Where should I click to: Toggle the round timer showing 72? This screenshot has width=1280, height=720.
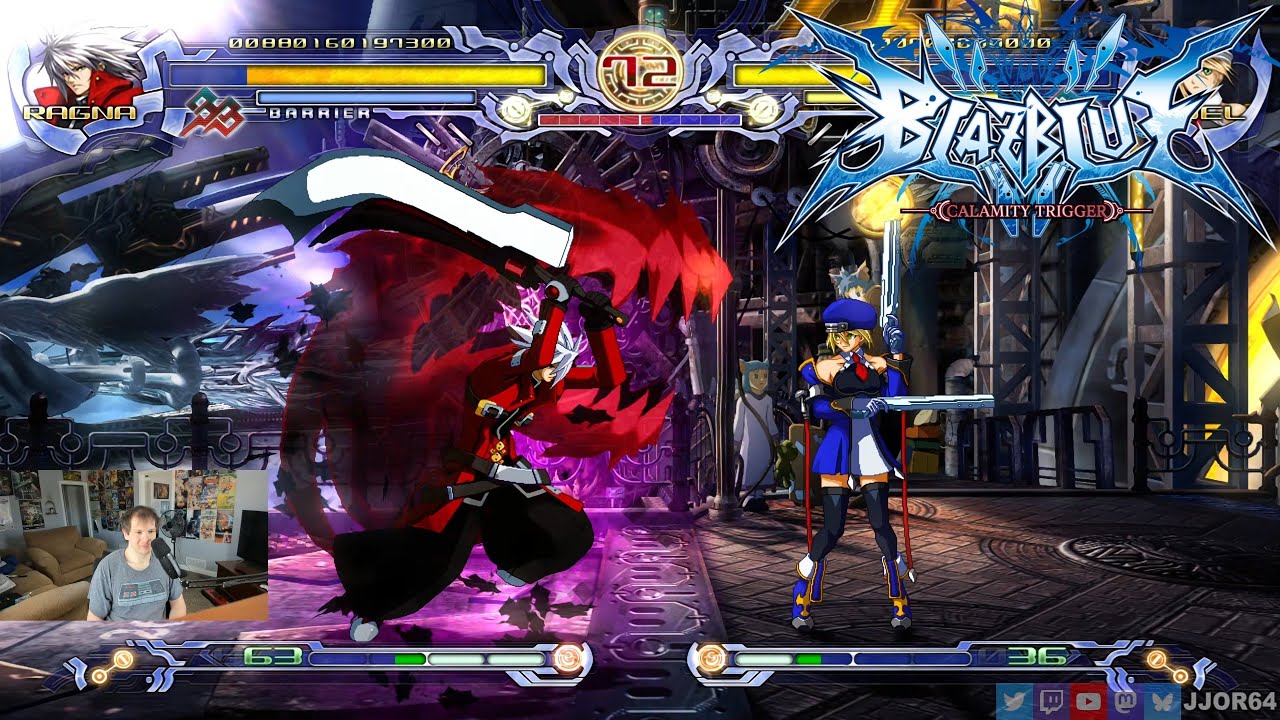(x=640, y=72)
